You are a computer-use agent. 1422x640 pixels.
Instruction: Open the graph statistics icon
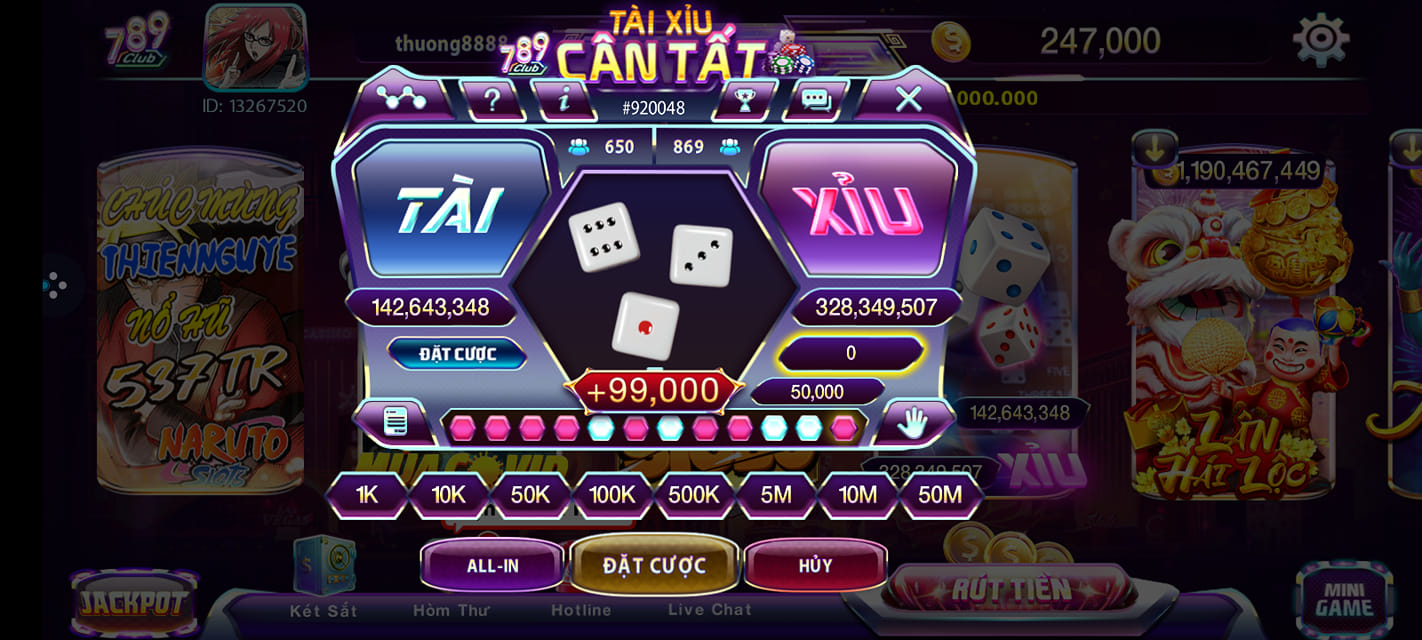click(401, 98)
